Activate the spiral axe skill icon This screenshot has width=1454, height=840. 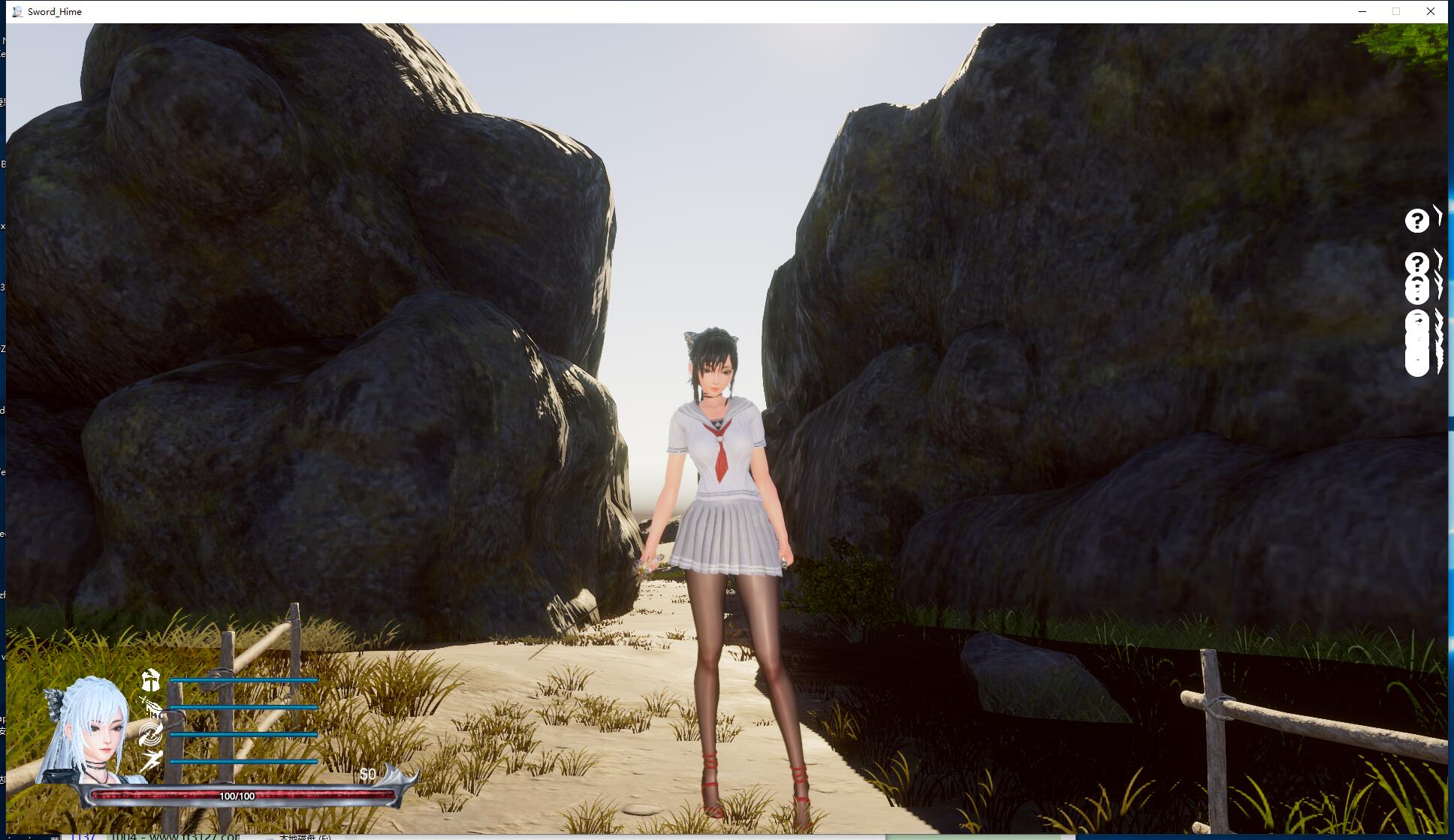tap(151, 734)
